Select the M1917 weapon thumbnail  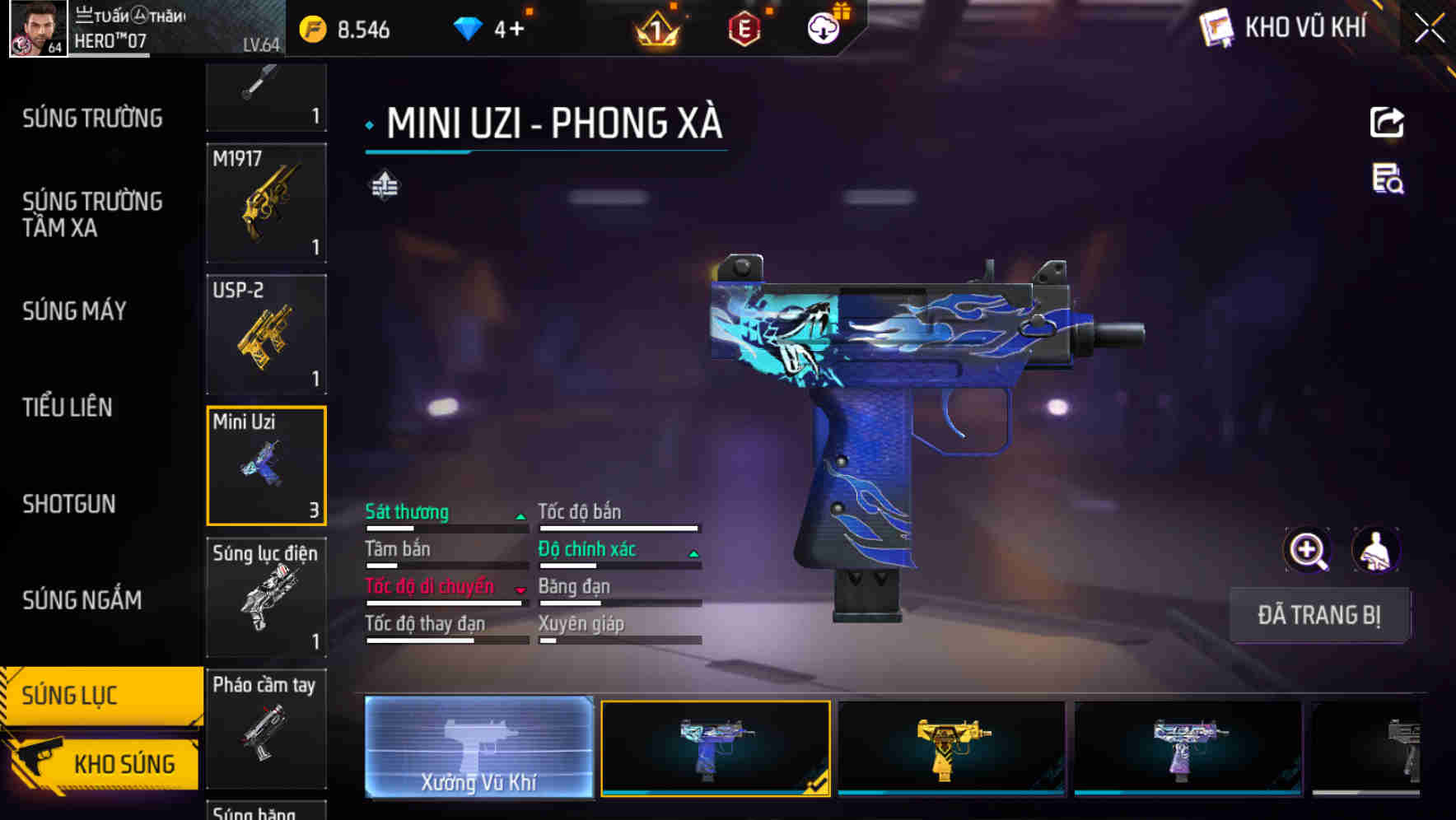point(265,203)
